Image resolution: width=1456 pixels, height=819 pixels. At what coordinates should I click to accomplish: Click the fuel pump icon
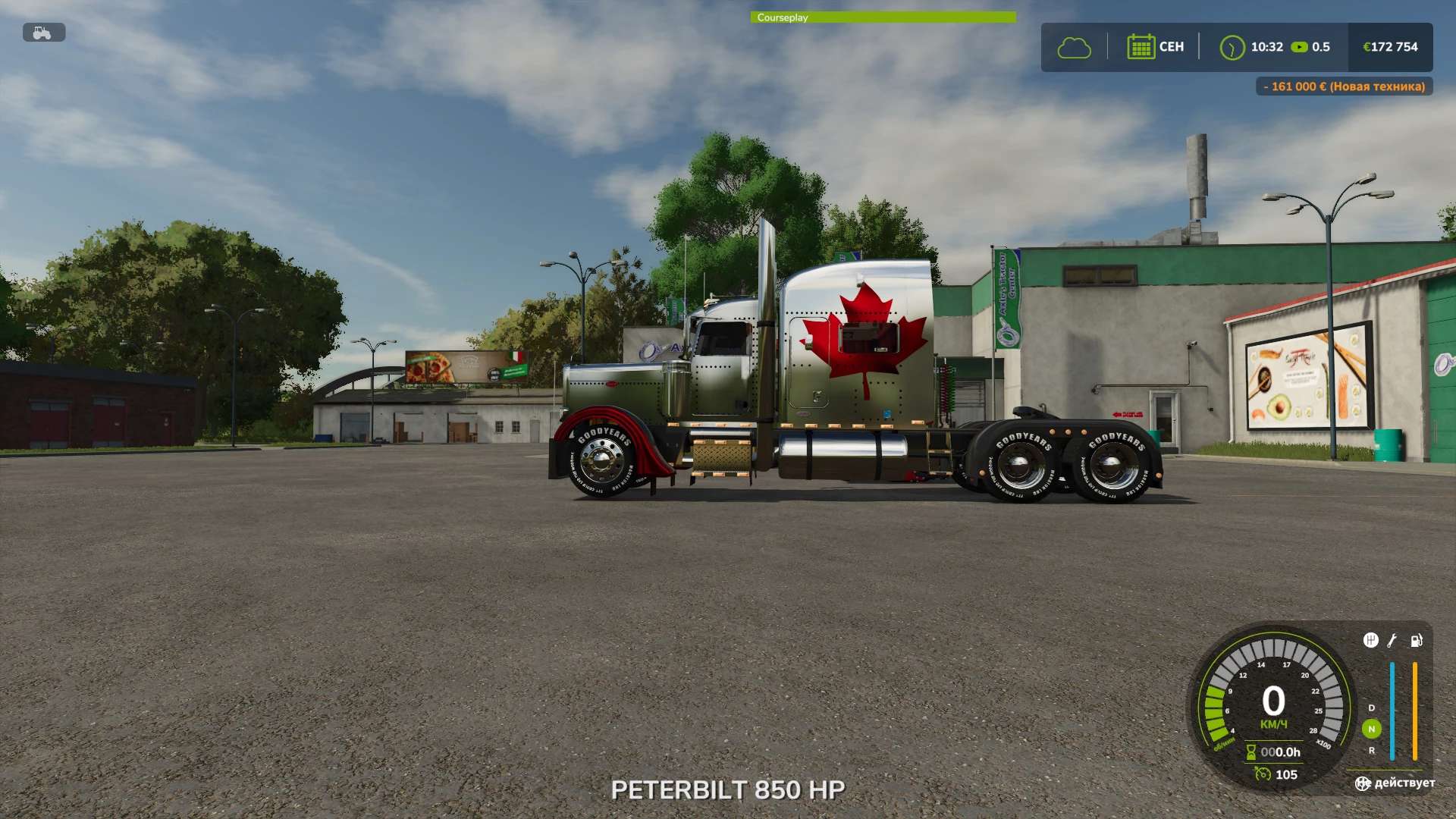(1416, 641)
